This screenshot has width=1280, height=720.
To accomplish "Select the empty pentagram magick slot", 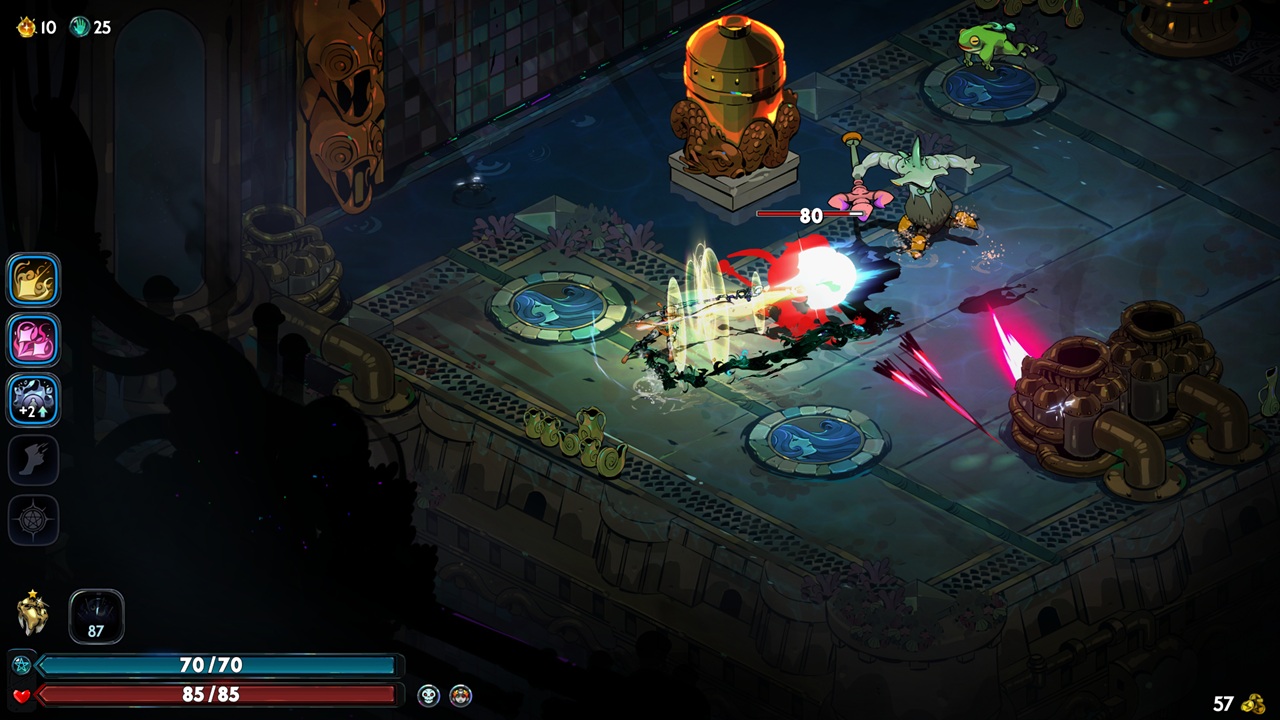I will point(33,520).
